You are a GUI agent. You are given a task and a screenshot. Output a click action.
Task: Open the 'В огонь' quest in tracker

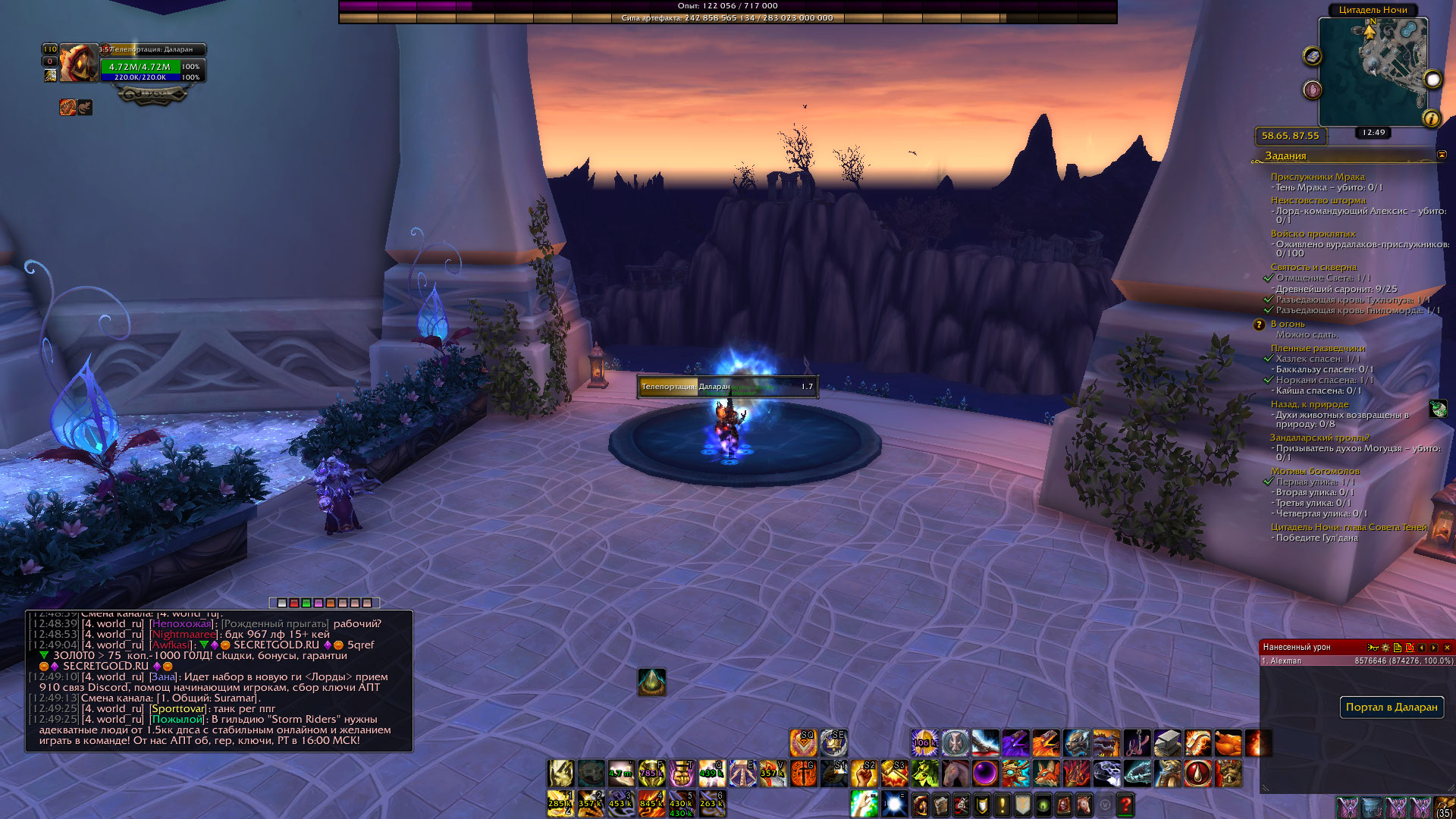[x=1288, y=324]
